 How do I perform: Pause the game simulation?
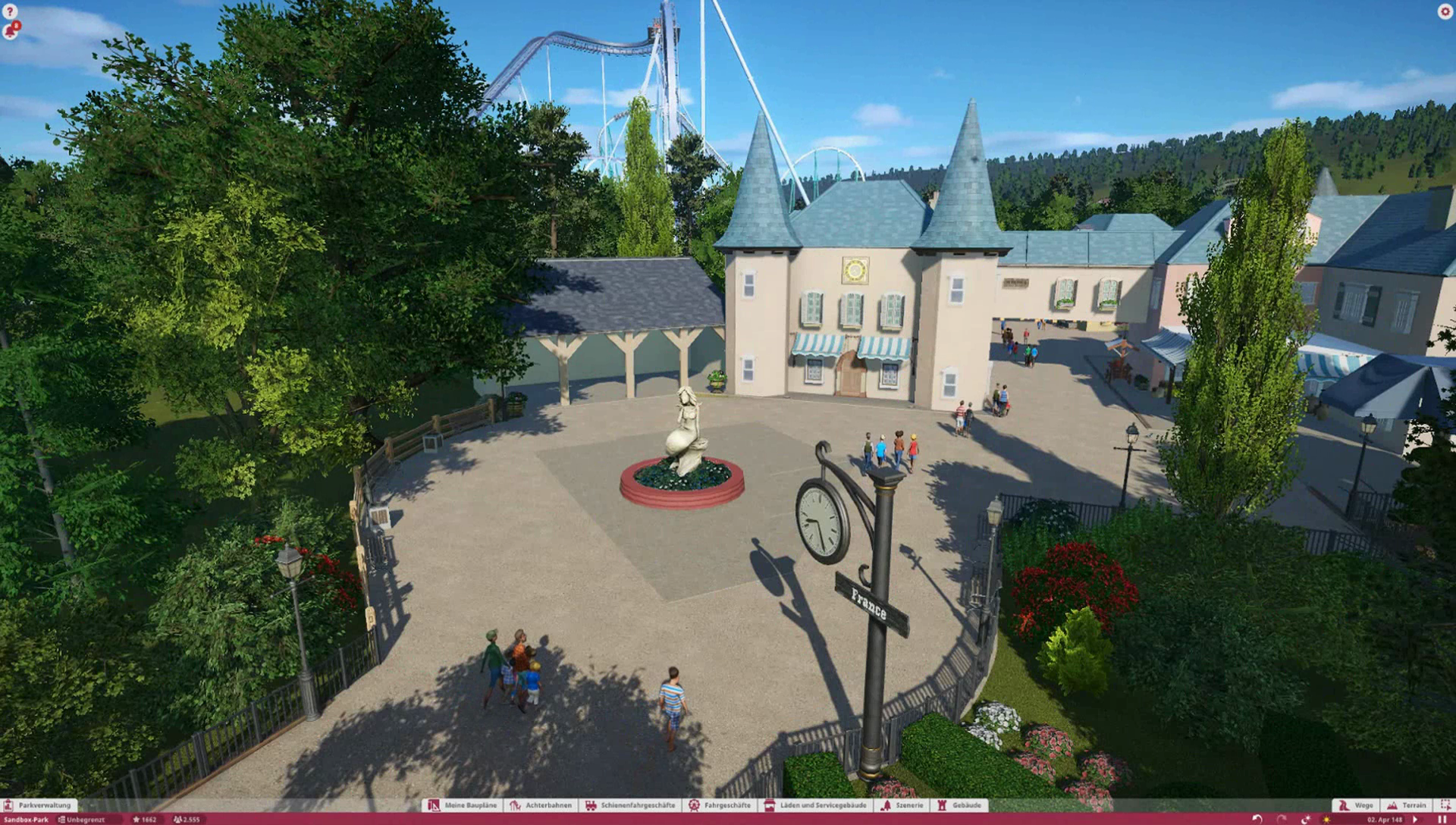[1442, 820]
